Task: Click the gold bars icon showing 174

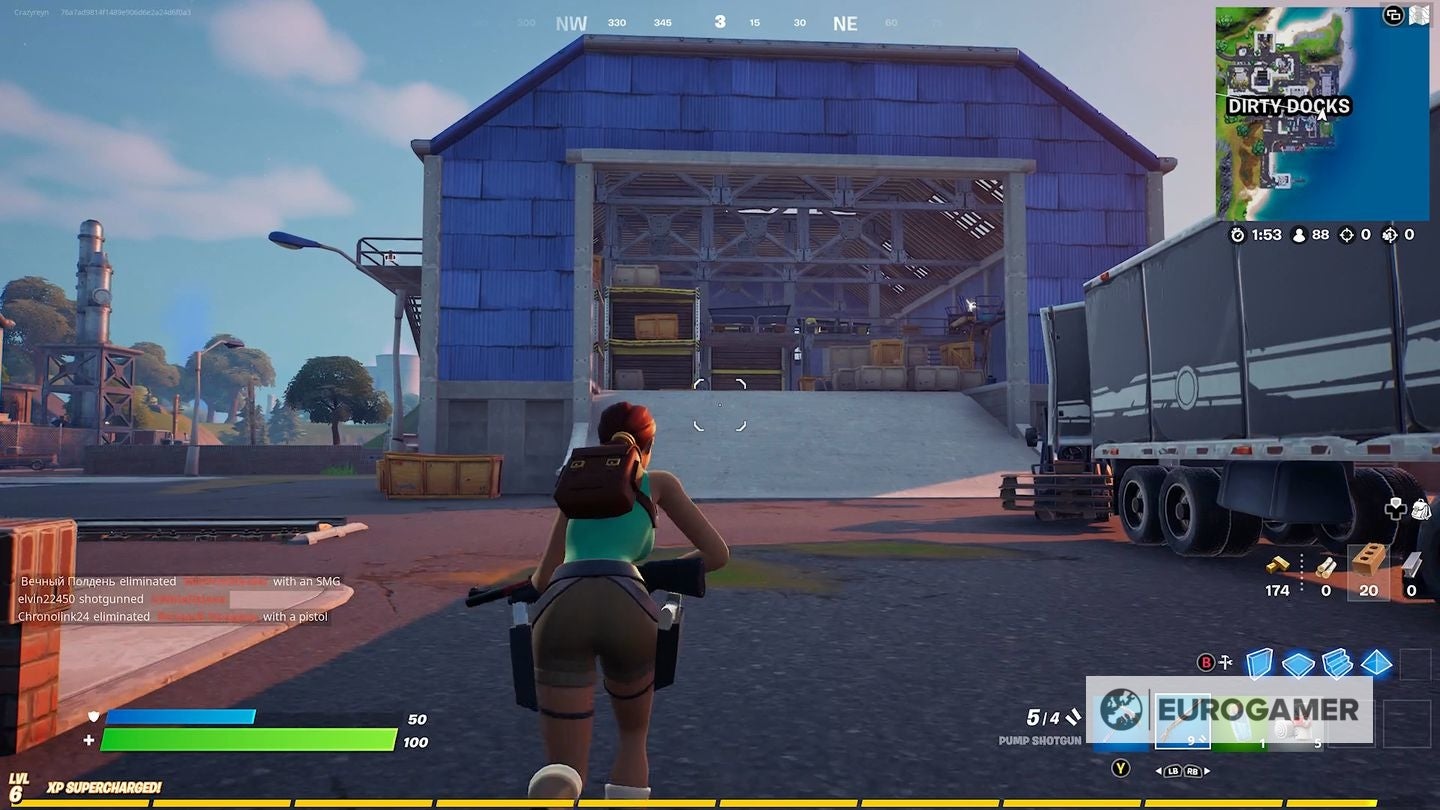Action: (1278, 565)
